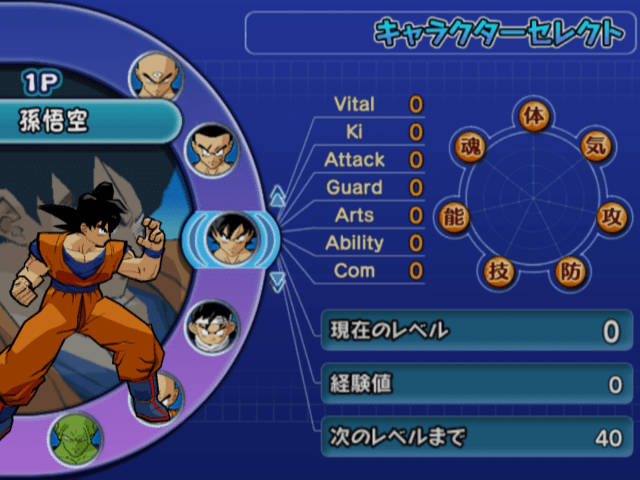Choose the green Piccolo portrait
Viewport: 640px width, 480px height.
pyautogui.click(x=74, y=437)
